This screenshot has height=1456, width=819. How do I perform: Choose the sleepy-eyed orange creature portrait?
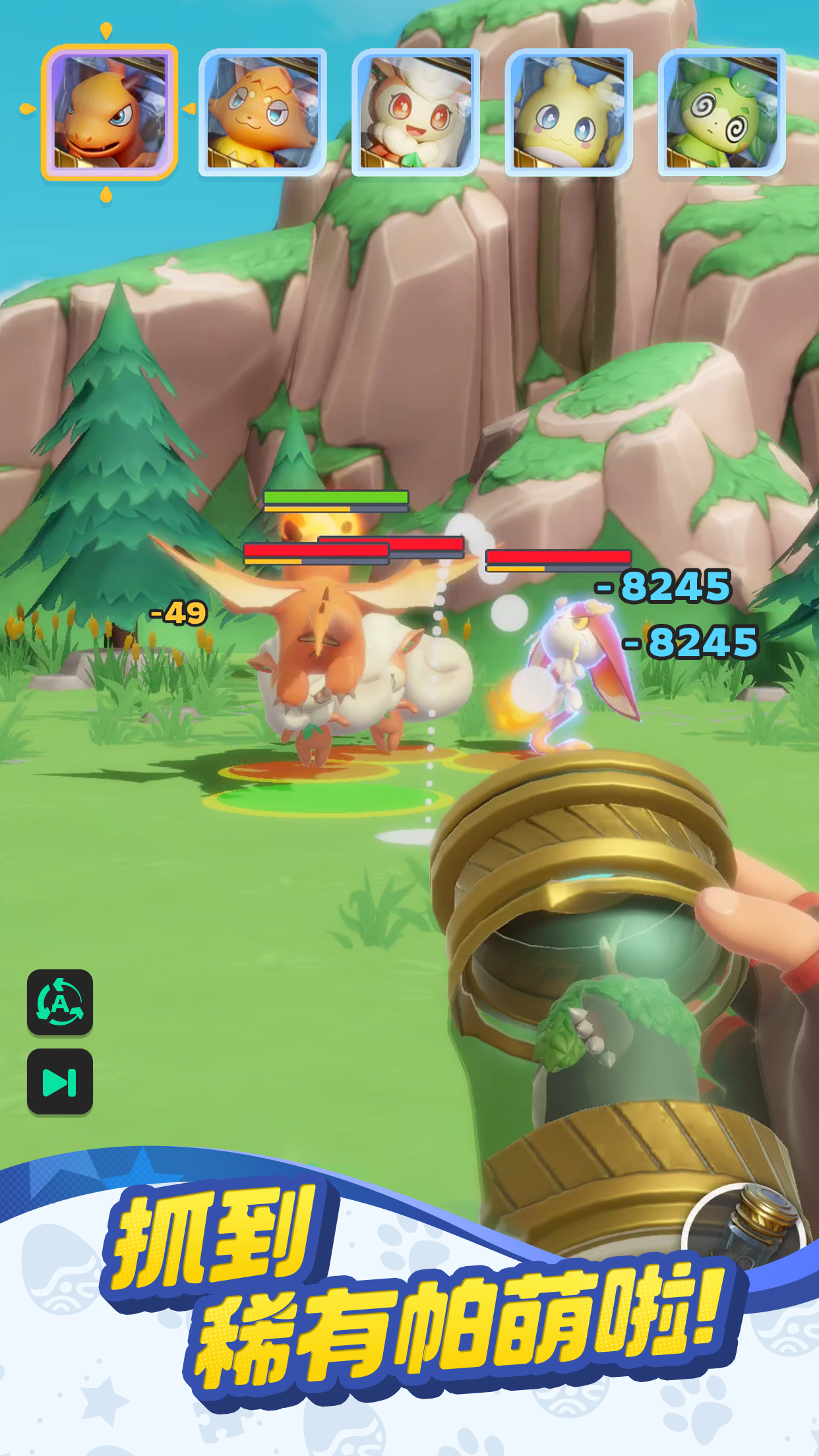262,112
